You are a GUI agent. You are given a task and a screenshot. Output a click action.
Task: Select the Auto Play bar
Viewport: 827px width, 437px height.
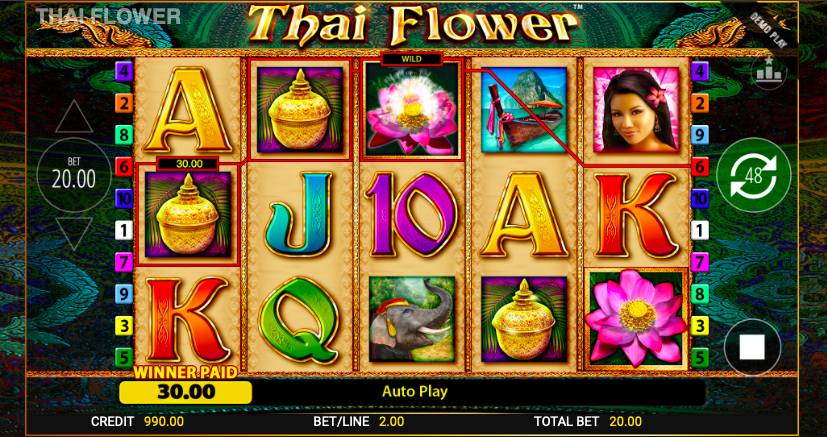click(414, 392)
